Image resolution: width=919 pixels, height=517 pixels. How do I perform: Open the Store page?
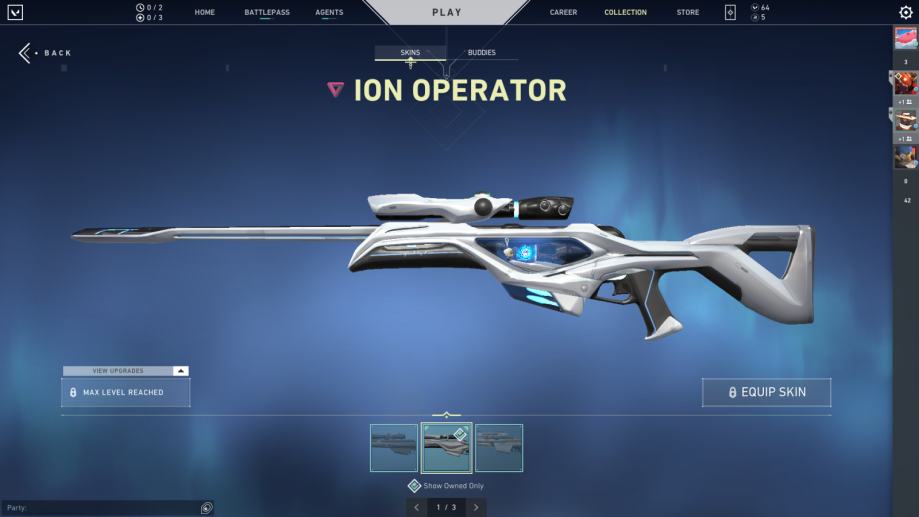(x=688, y=13)
